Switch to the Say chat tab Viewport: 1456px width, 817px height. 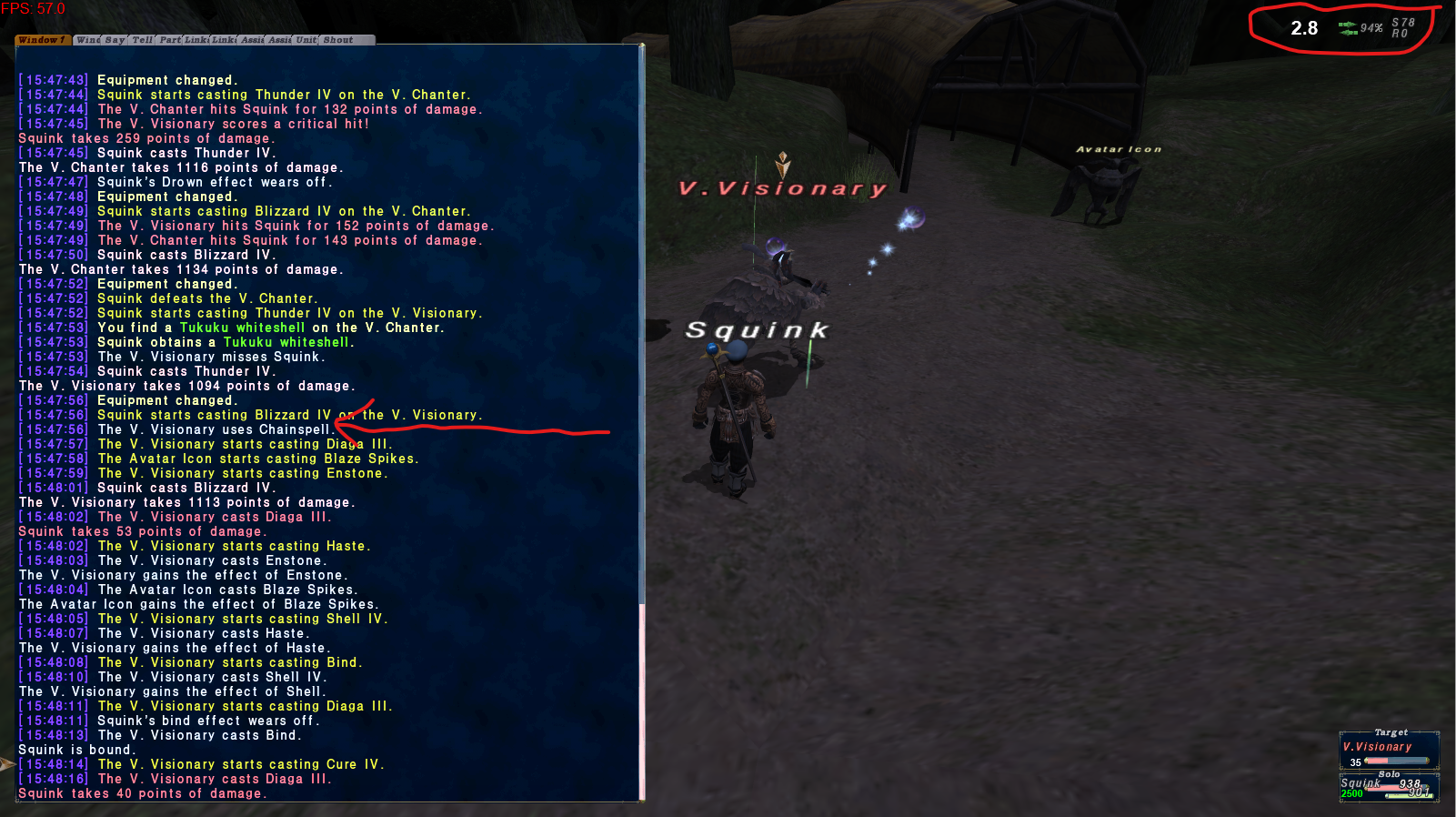(114, 41)
